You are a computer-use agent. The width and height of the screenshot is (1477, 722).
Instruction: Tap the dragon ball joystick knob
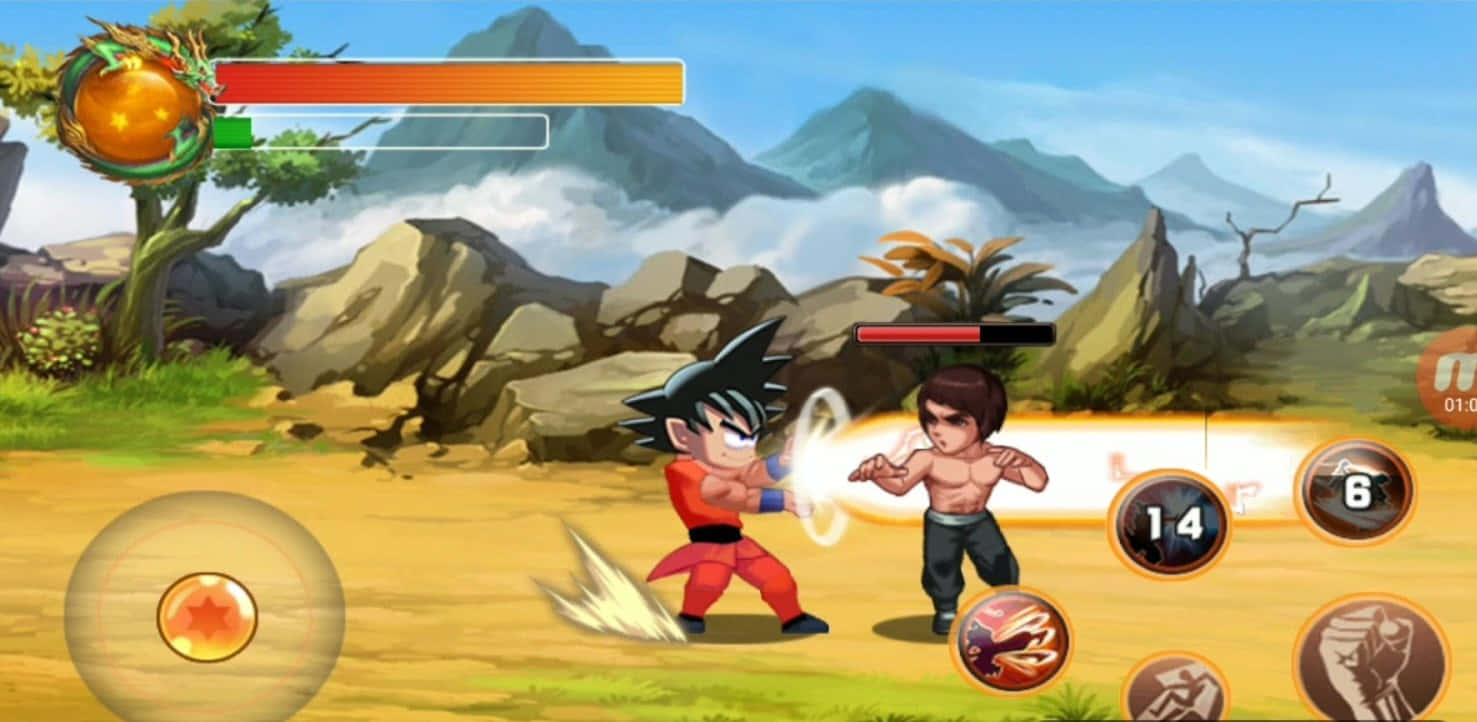[x=207, y=617]
